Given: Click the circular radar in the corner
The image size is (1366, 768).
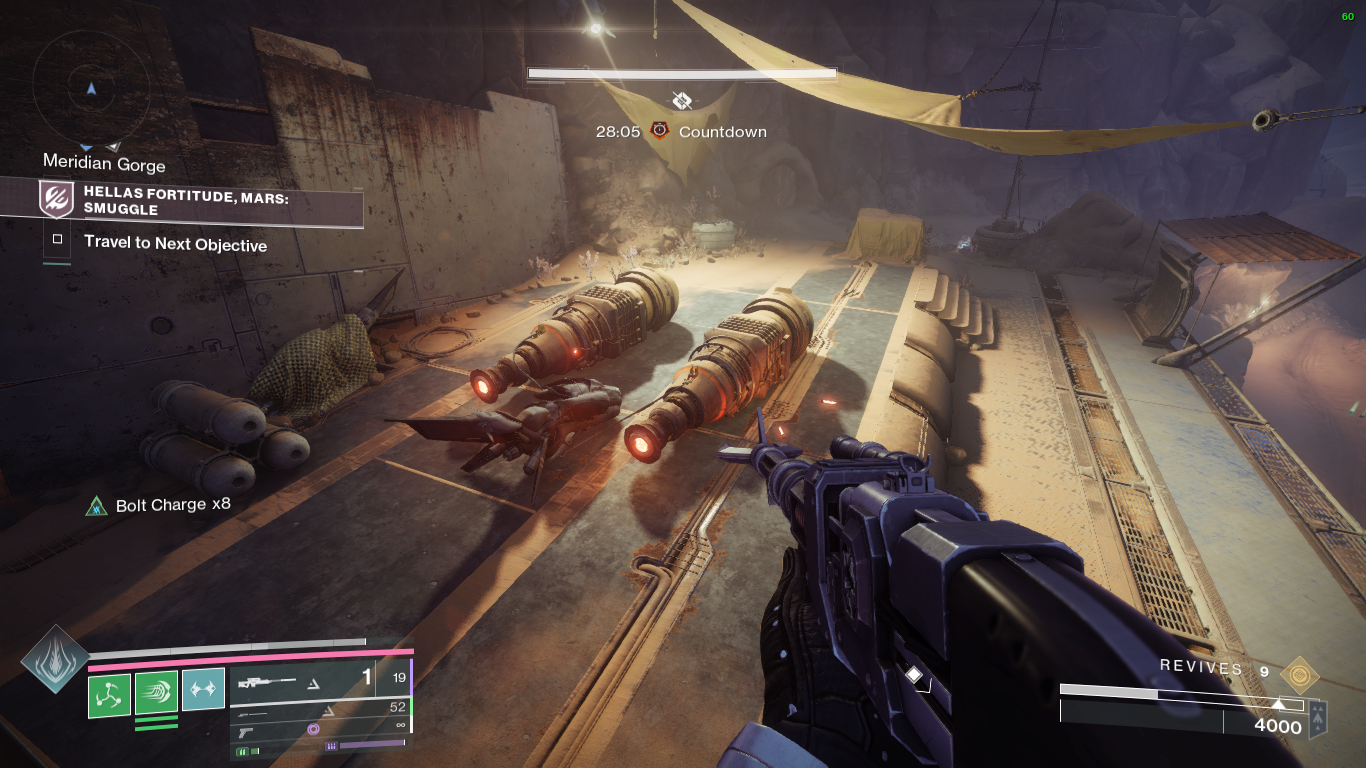Looking at the screenshot, I should point(91,88).
